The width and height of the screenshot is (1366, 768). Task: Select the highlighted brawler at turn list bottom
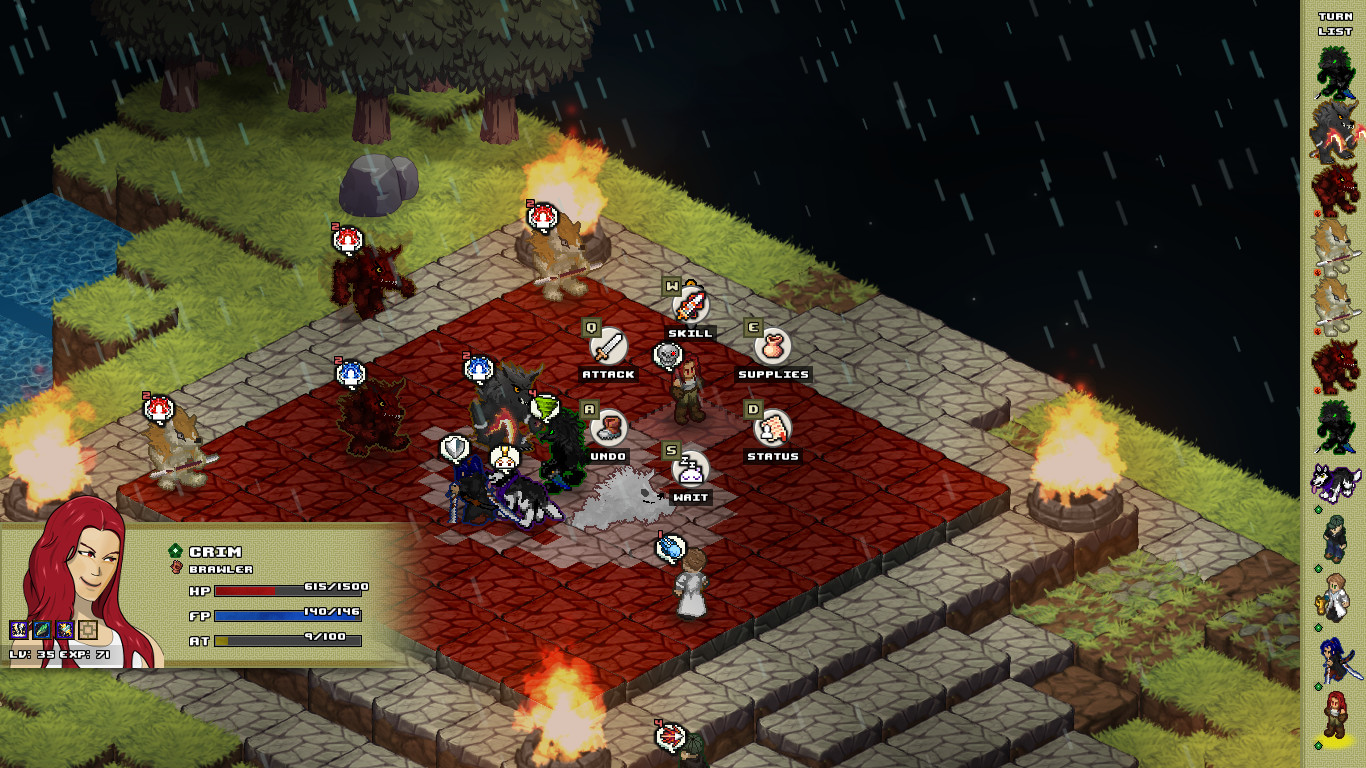pyautogui.click(x=1335, y=716)
